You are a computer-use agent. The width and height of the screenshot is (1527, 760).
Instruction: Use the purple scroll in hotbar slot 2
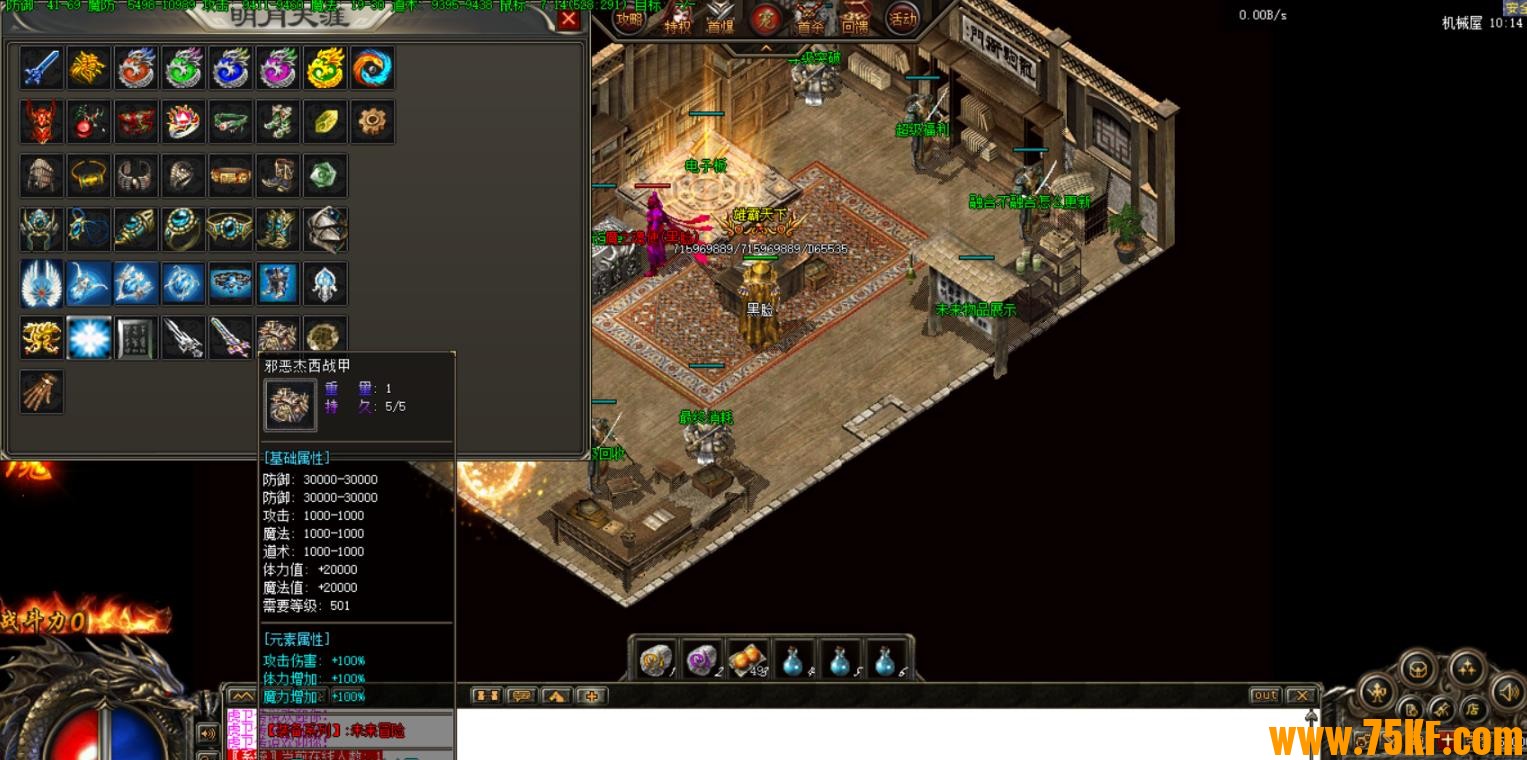[x=701, y=659]
